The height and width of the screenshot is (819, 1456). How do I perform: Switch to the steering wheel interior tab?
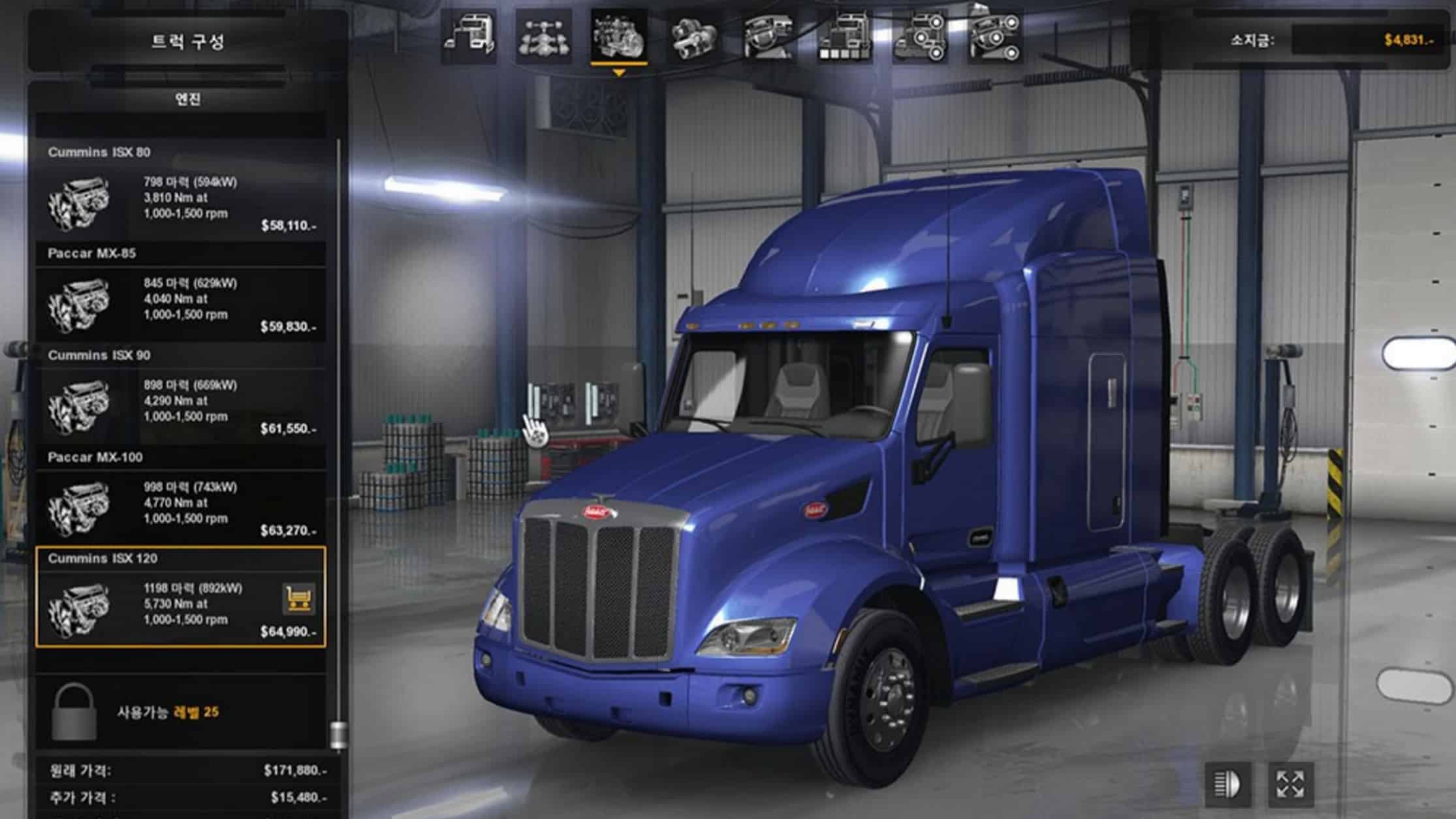click(768, 37)
